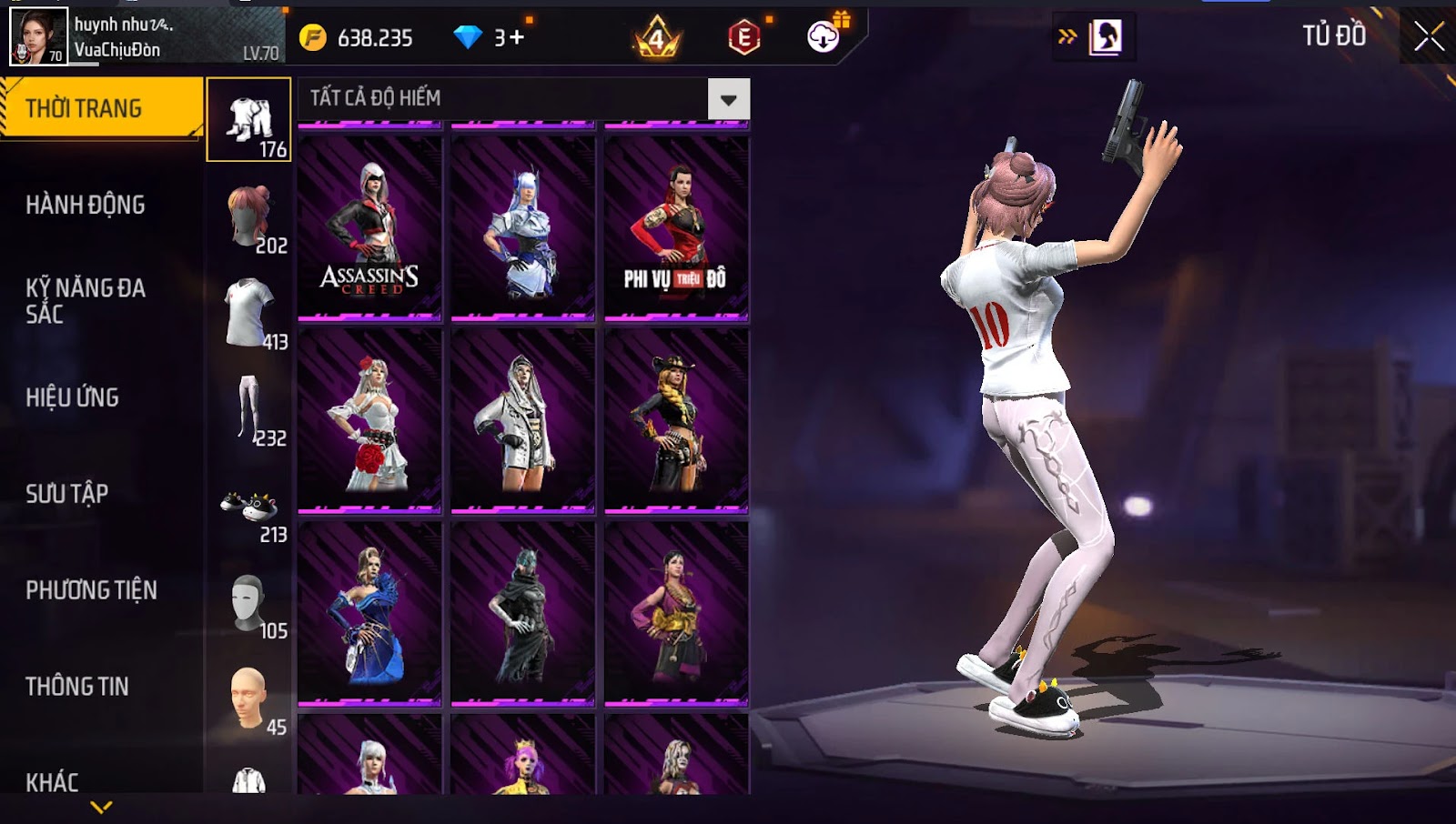Choose the white dress with red roses outfit

tap(369, 420)
